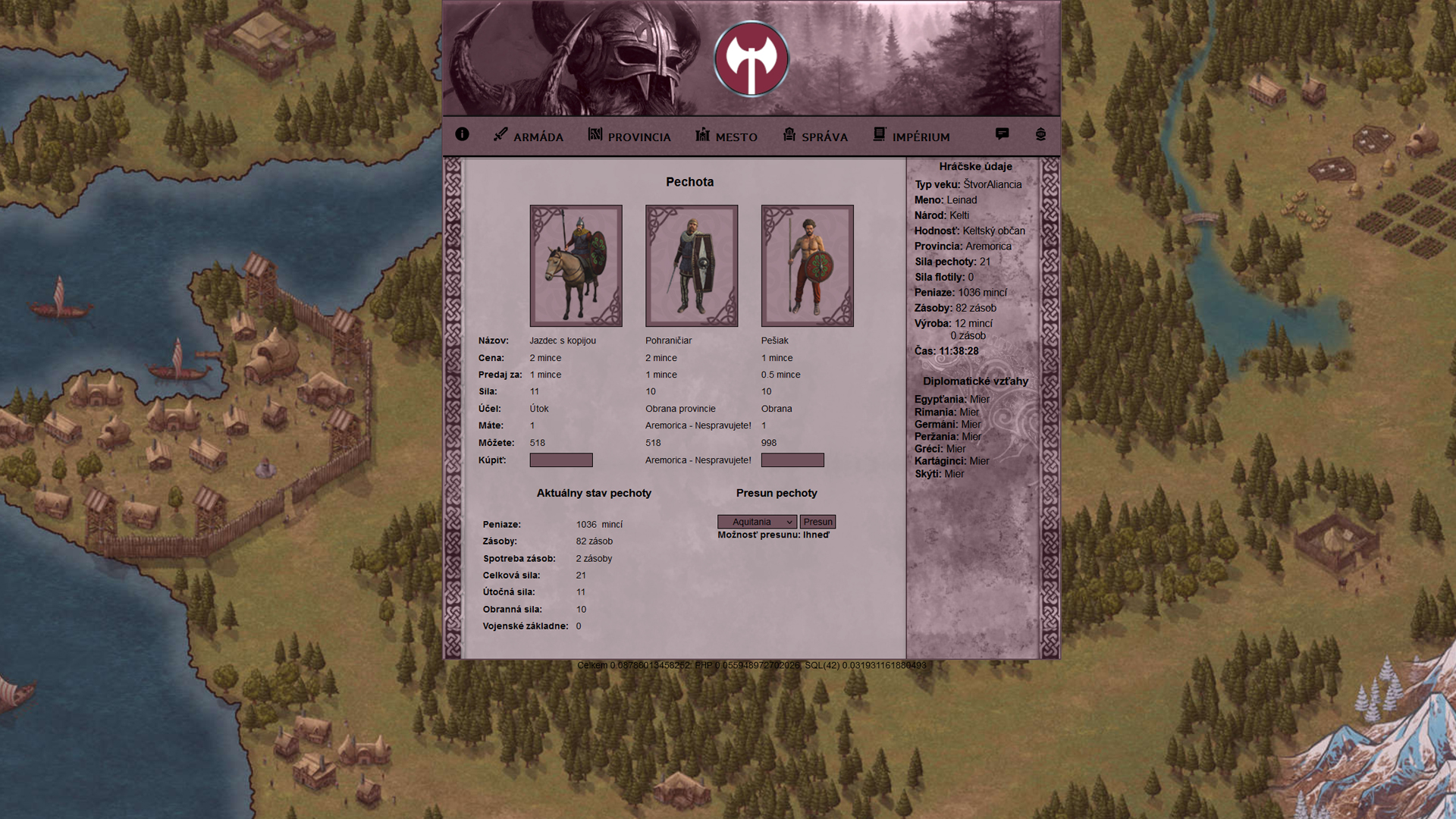This screenshot has width=1456, height=819.
Task: Choose the Pešiak unit portrait
Action: tap(807, 265)
